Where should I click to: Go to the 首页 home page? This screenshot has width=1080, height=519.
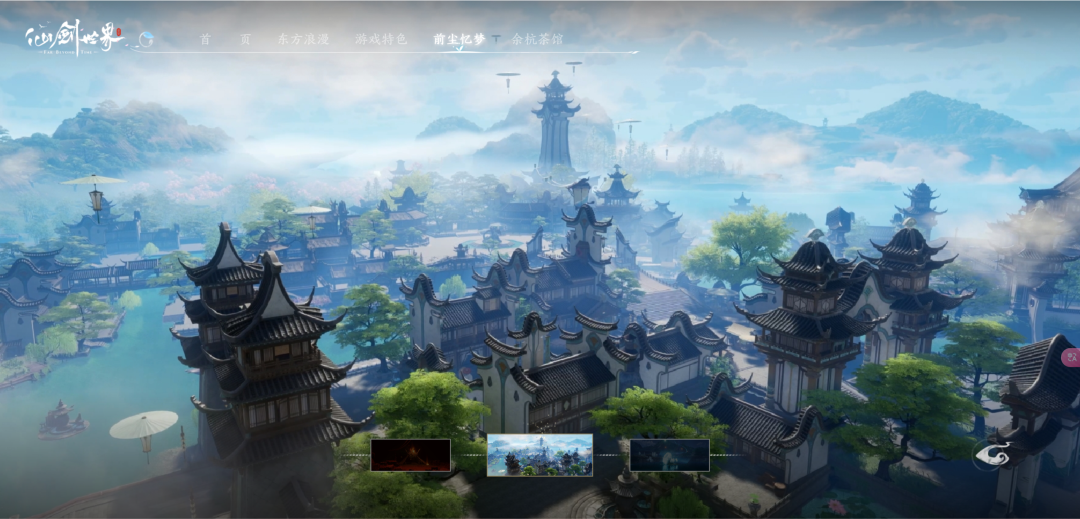coord(225,40)
